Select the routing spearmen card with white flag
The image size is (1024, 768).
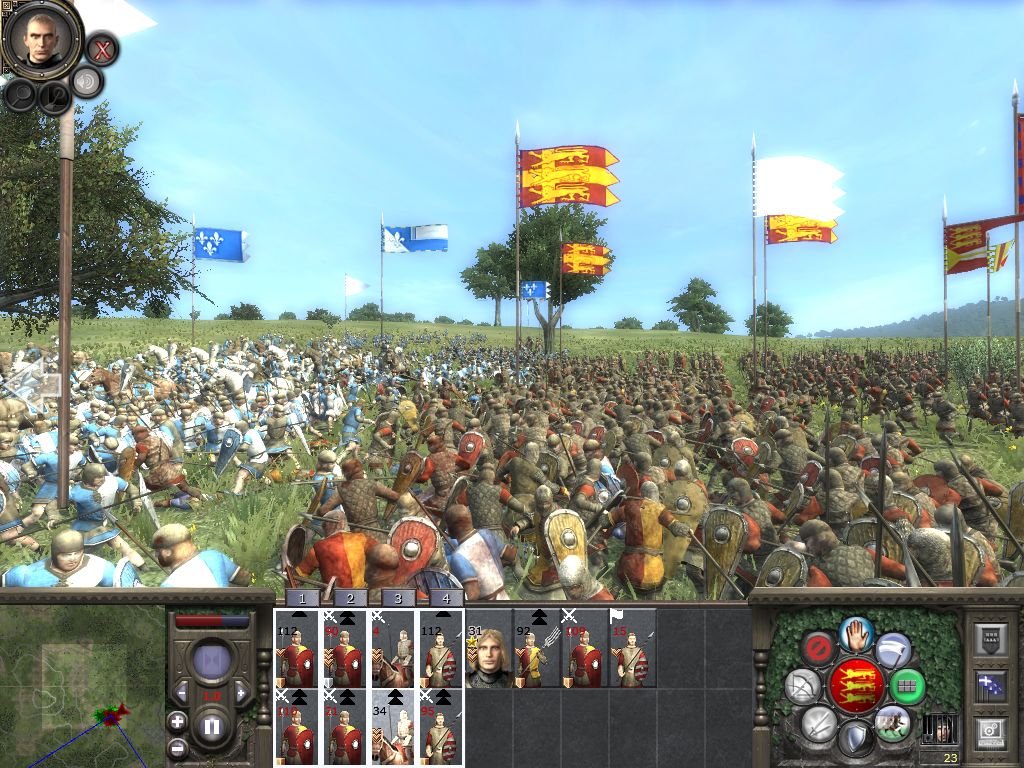pos(633,649)
